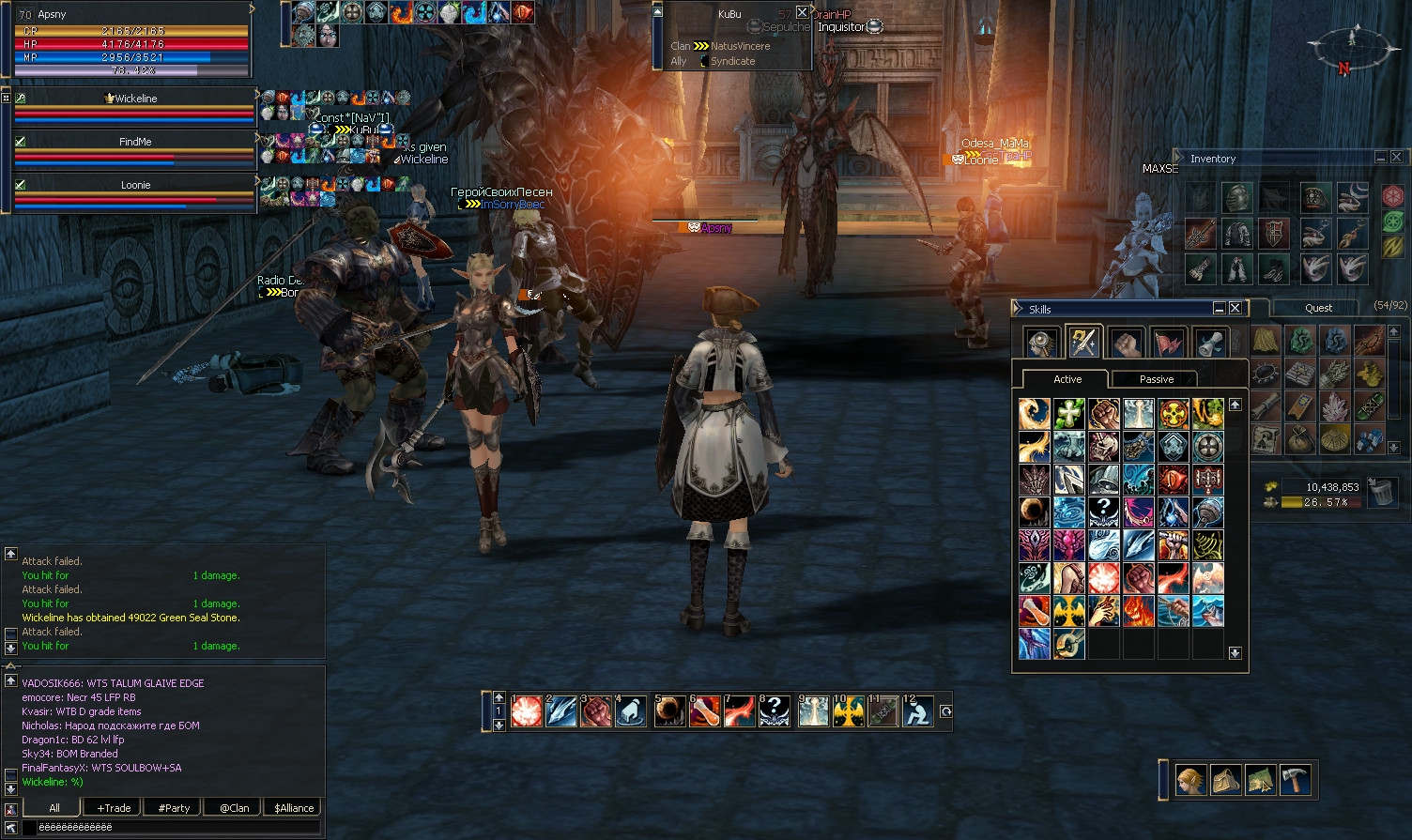Close the Skills window
The image size is (1412, 840).
1235,308
